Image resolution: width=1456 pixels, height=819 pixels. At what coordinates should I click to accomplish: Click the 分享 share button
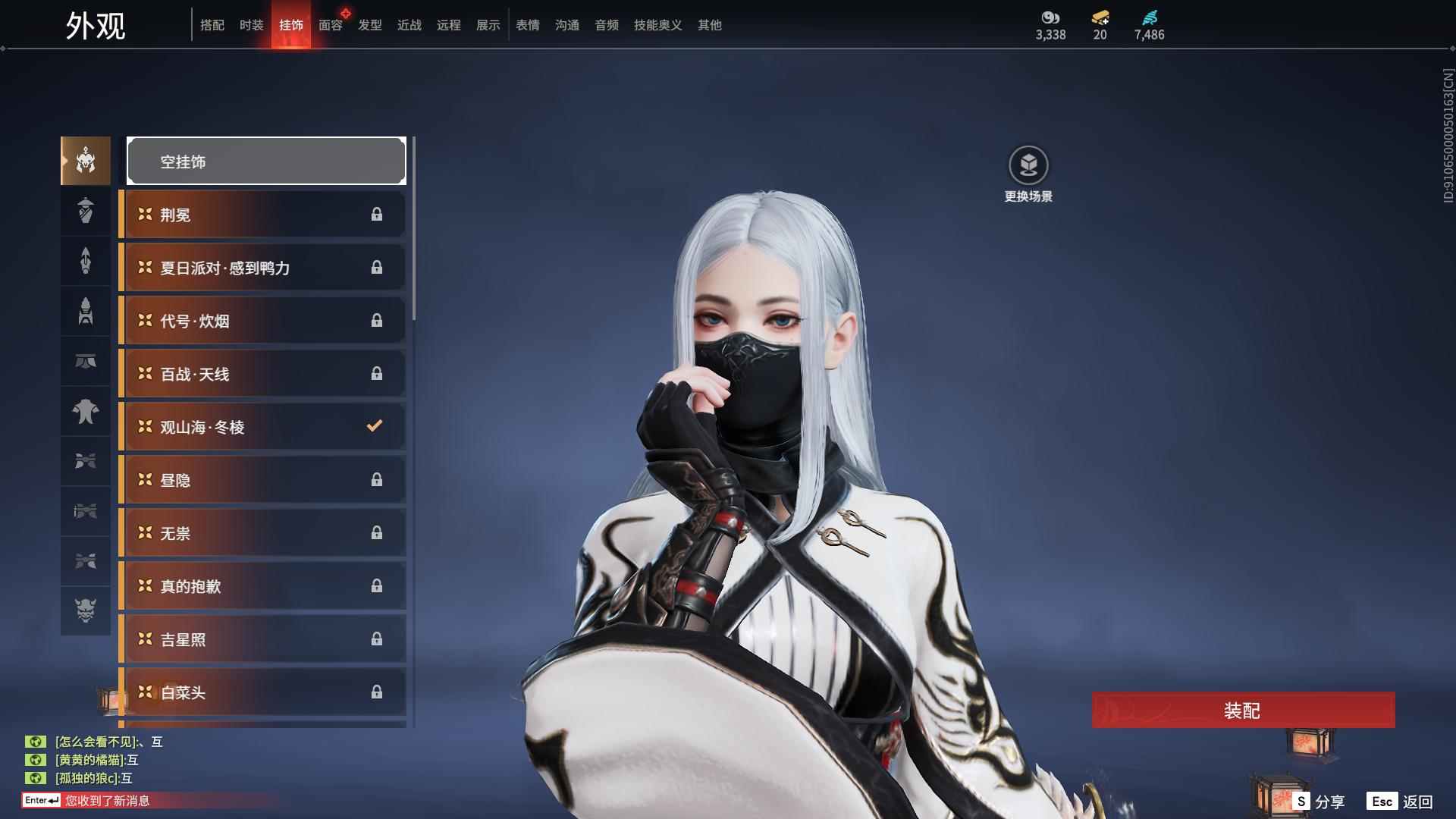pos(1319,801)
